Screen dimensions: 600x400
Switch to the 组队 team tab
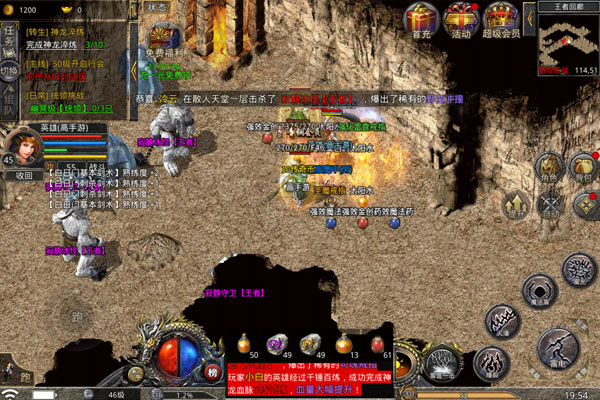[x=8, y=101]
